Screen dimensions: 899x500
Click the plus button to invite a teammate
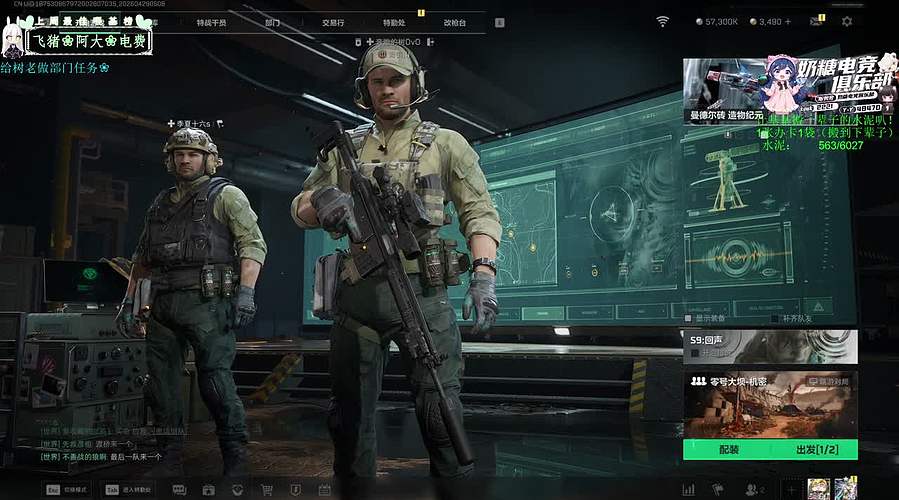(x=790, y=490)
